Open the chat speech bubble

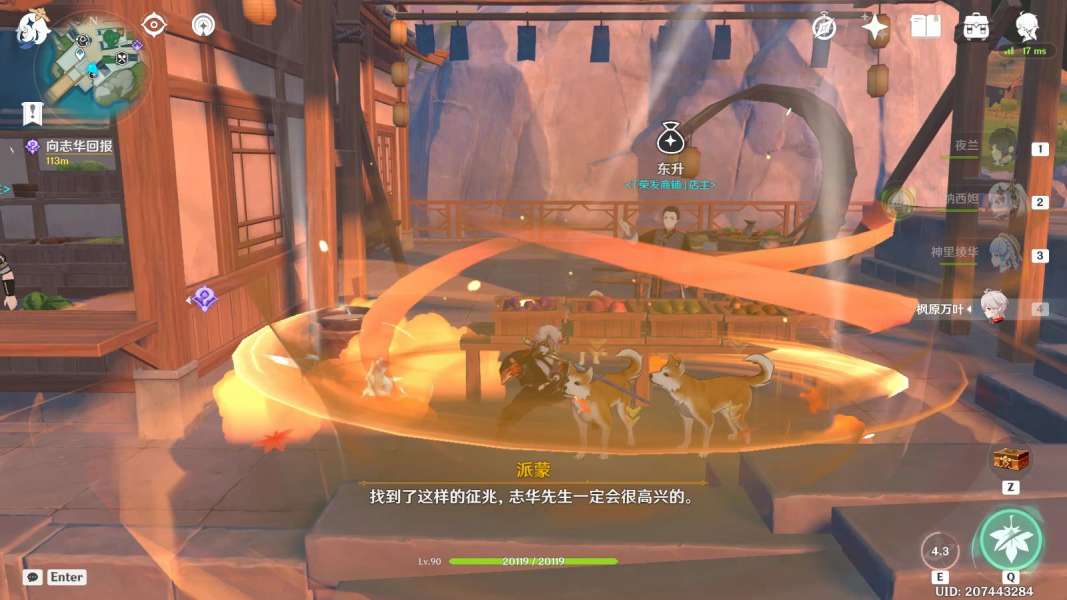33,577
